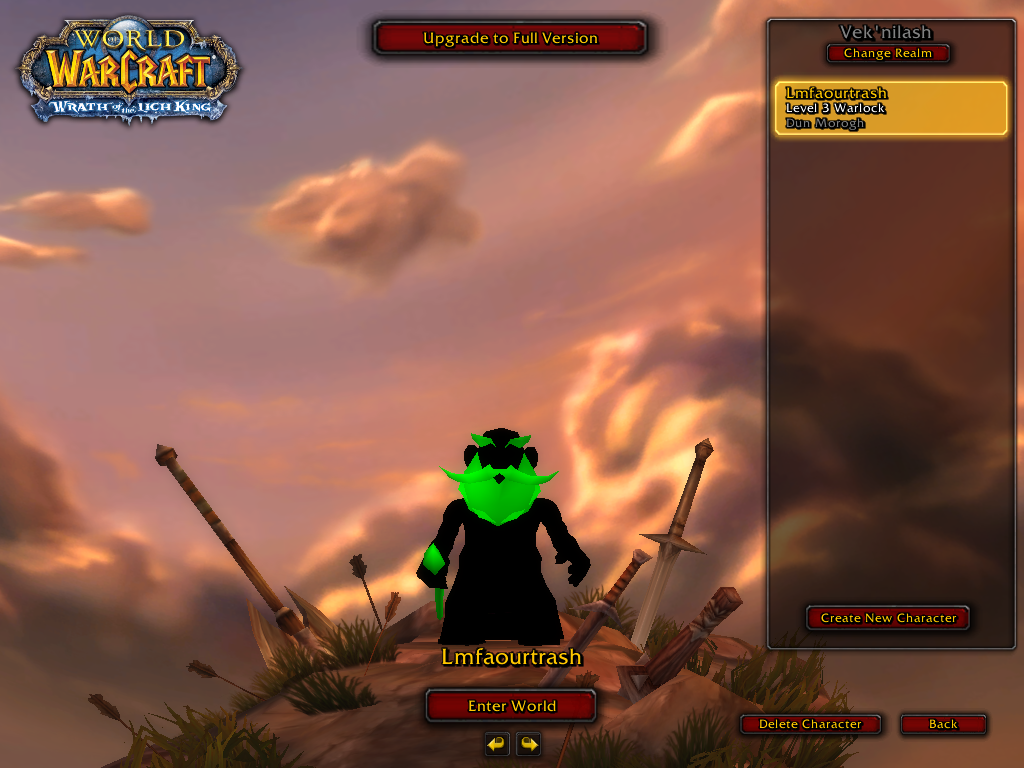Enter World with the selected character

[x=511, y=706]
